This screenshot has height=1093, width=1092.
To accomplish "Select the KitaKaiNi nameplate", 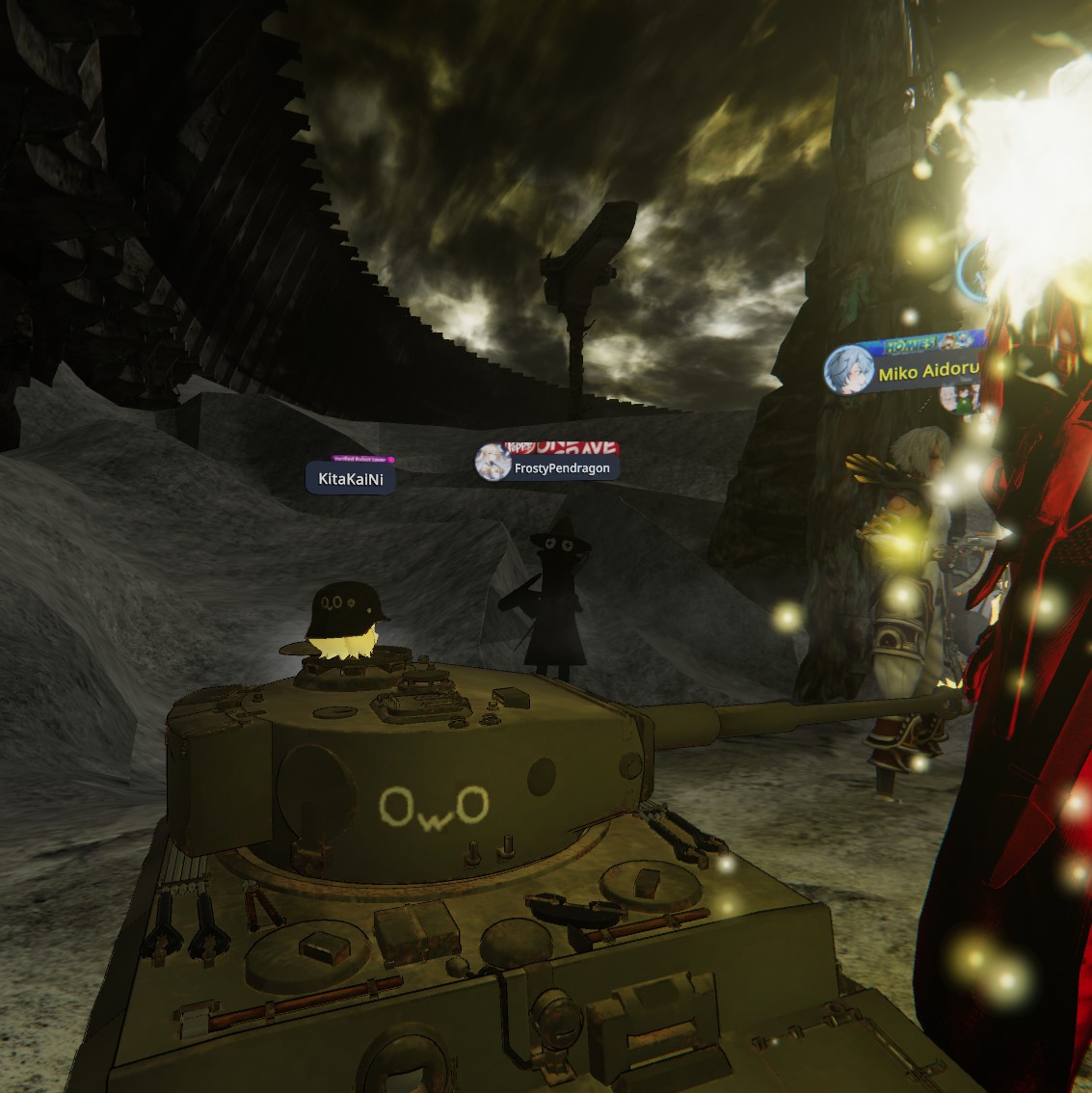I will coord(351,478).
